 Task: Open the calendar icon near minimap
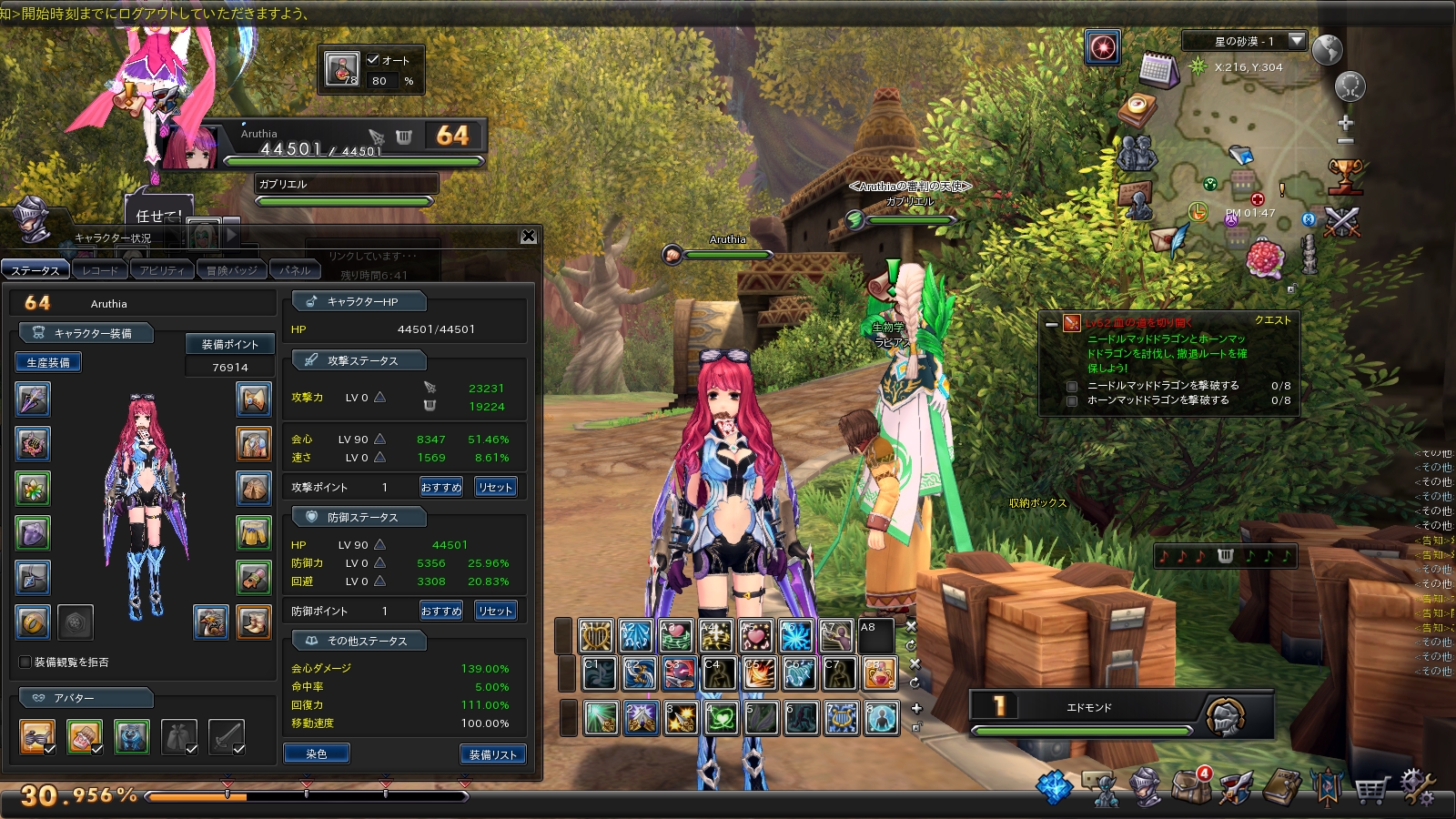[1158, 69]
